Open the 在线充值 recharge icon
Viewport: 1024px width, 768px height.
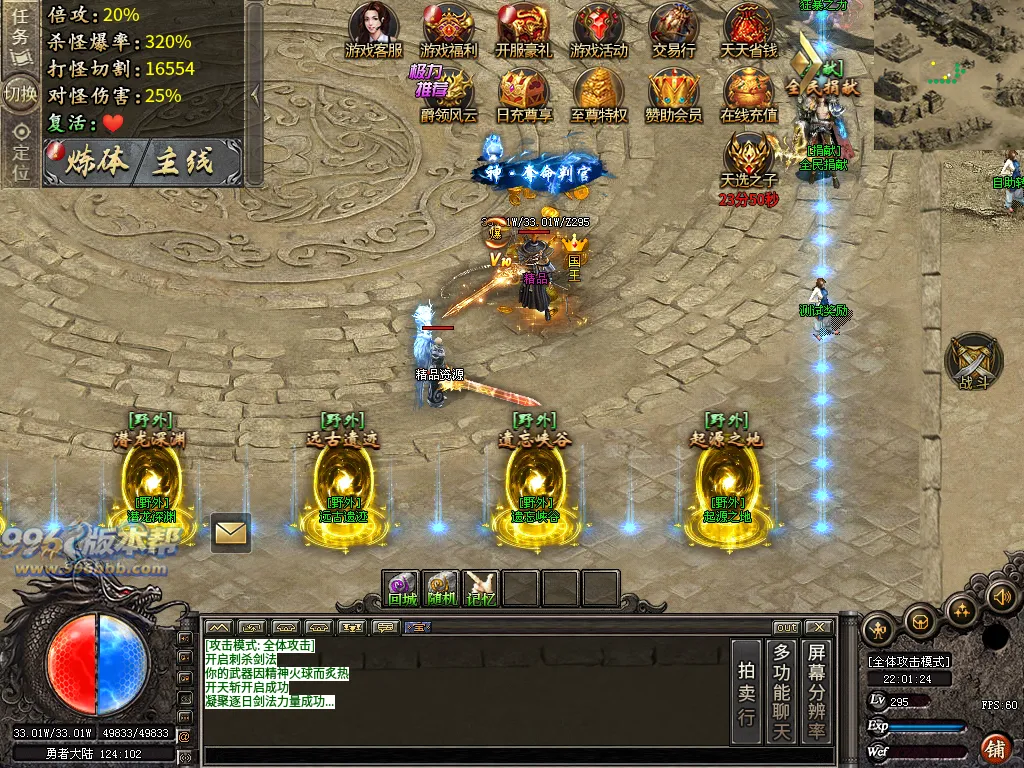pyautogui.click(x=749, y=93)
